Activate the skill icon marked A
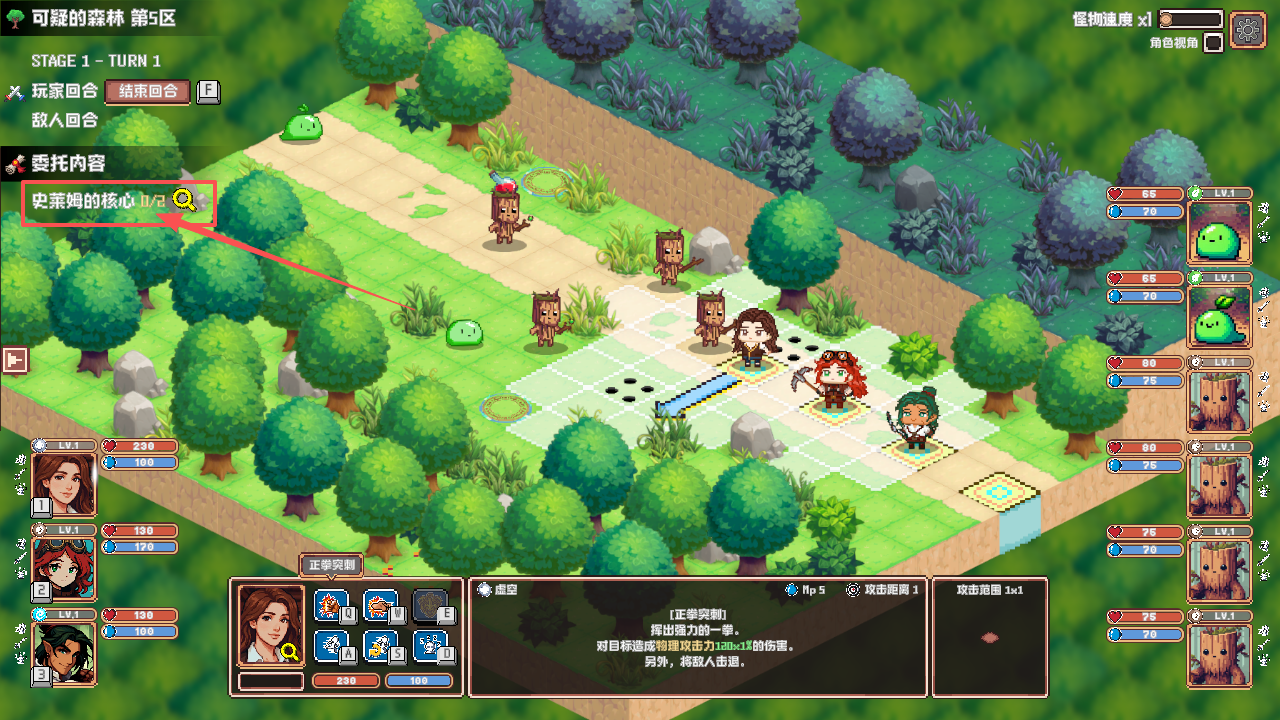The height and width of the screenshot is (720, 1280). pos(330,646)
